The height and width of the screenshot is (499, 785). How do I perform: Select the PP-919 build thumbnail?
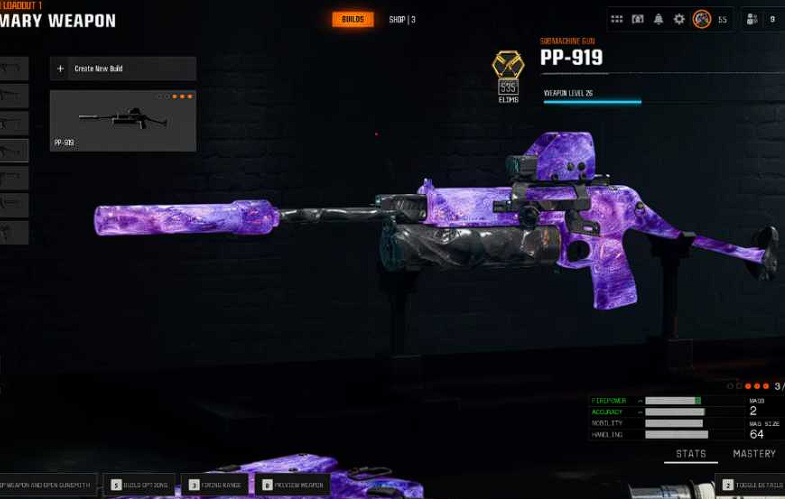click(x=123, y=121)
